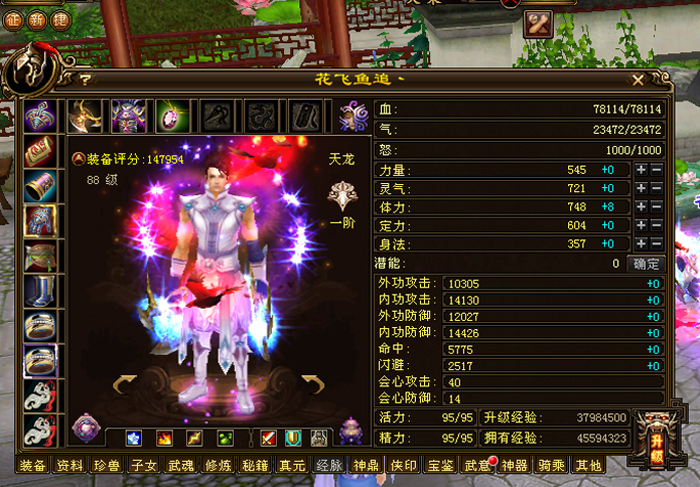Screen dimensions: 700x487
Task: Choose the red scroll equipment slot
Action: click(x=40, y=150)
